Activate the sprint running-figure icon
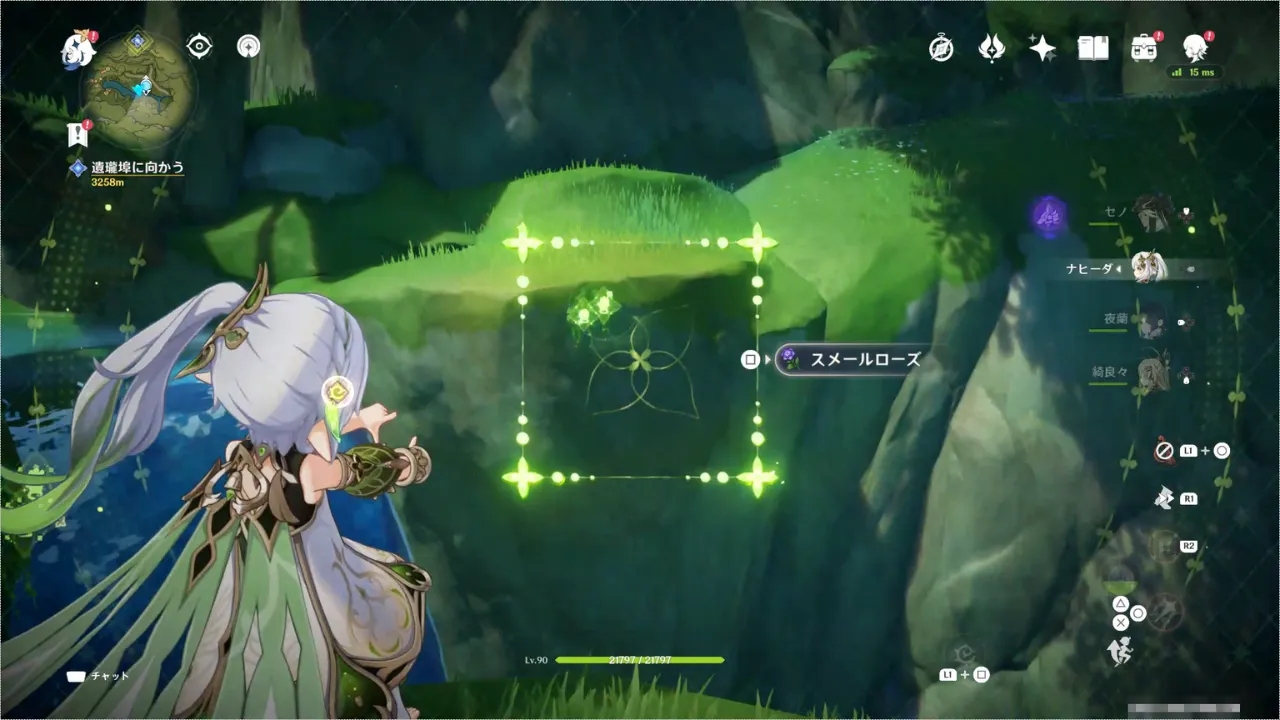Image resolution: width=1280 pixels, height=720 pixels. pos(1119,653)
